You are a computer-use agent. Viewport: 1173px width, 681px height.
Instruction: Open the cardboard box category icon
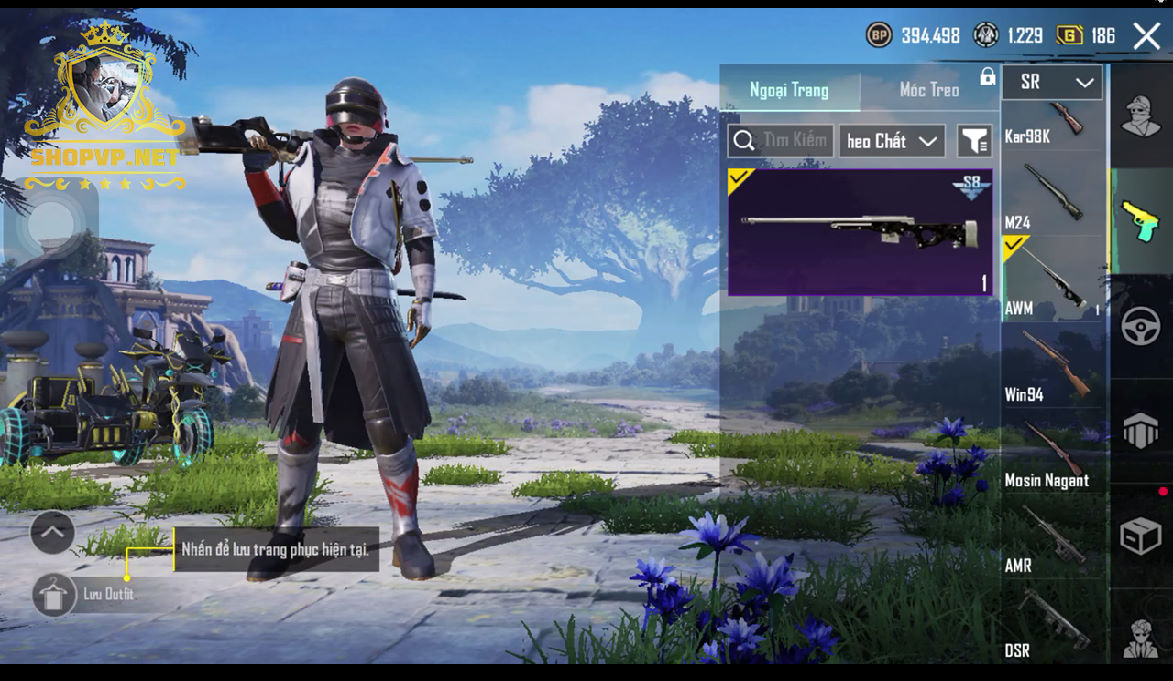coord(1141,536)
